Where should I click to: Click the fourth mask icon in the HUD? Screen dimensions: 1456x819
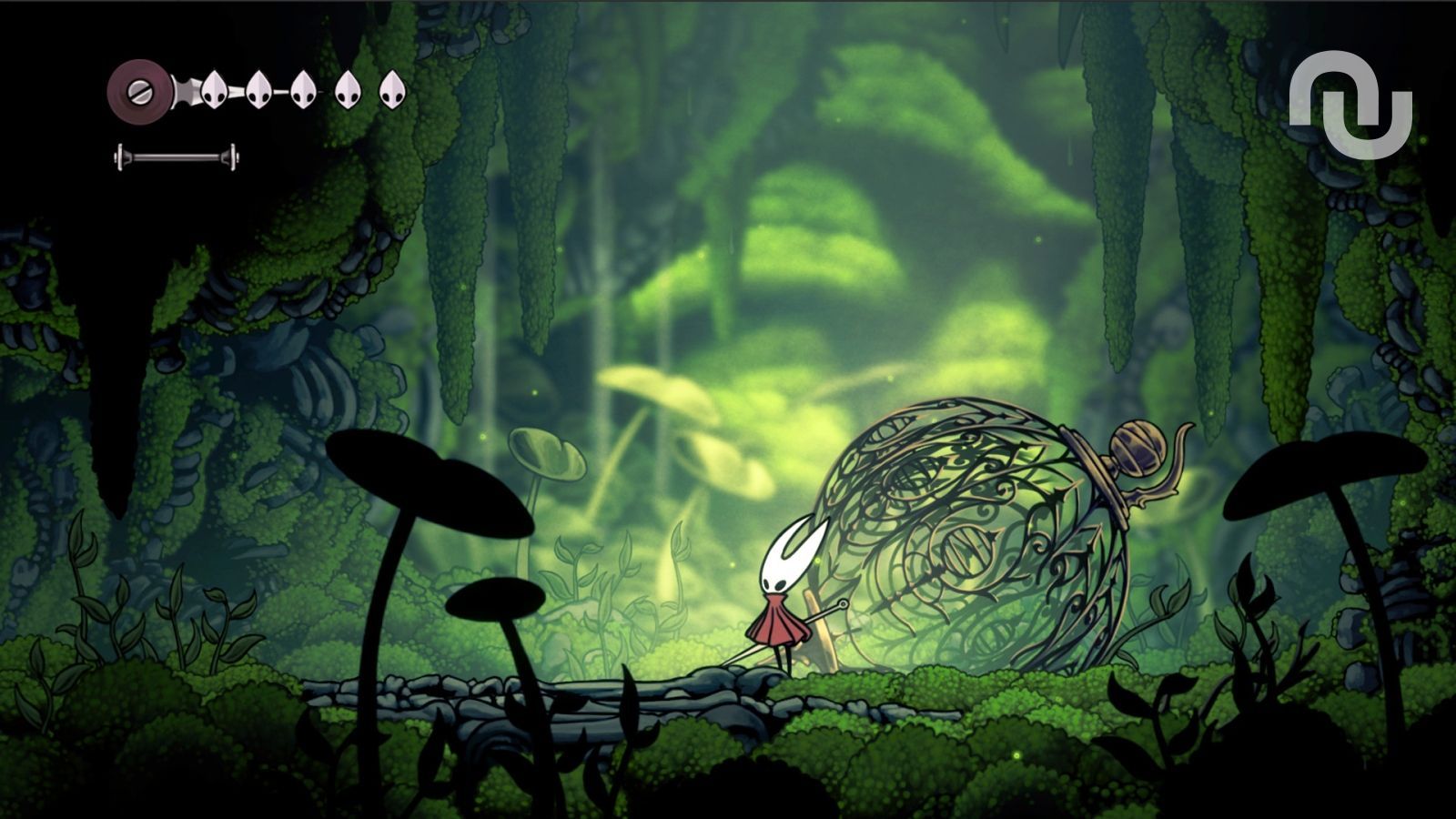tap(348, 89)
